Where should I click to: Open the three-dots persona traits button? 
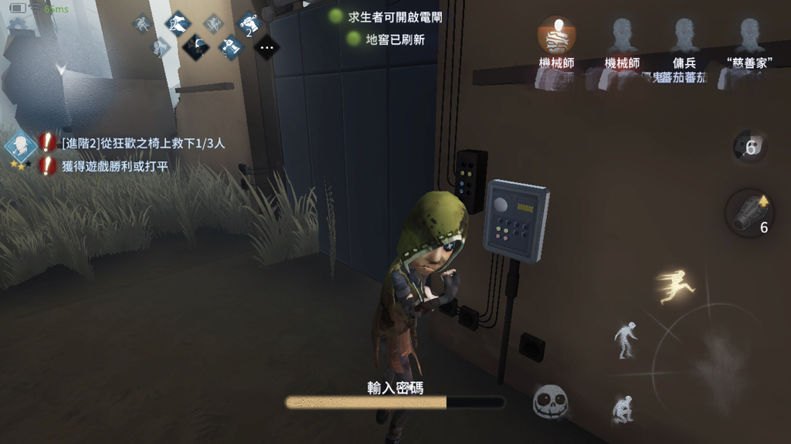266,46
